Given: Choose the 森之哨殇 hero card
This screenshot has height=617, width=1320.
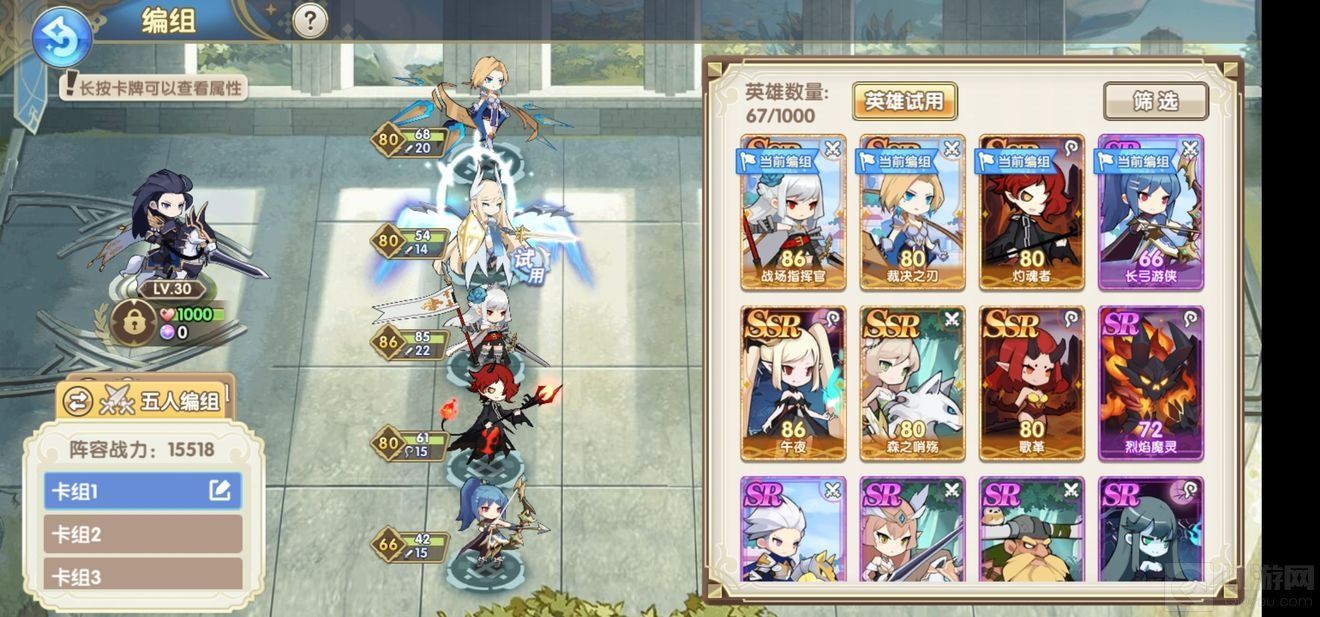Looking at the screenshot, I should click(912, 383).
